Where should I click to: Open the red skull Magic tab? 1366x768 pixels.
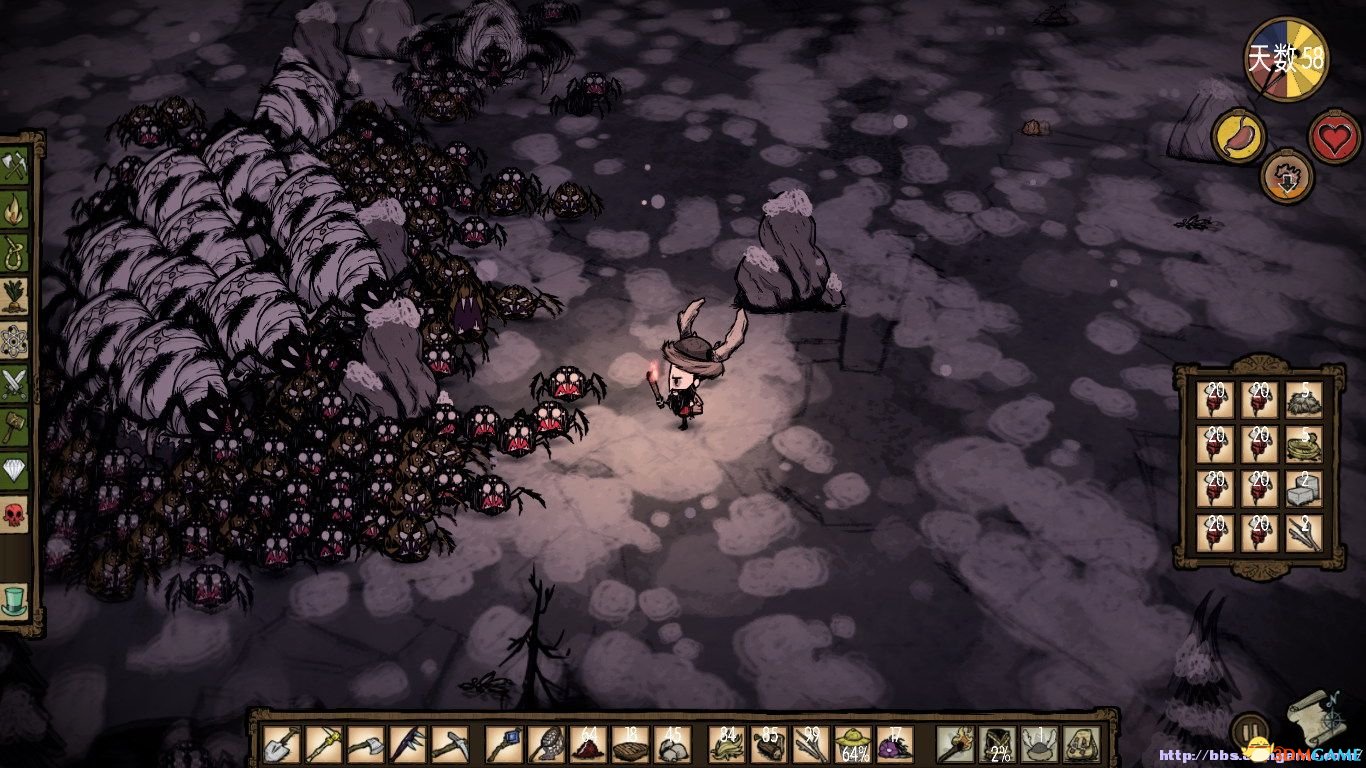(x=16, y=515)
